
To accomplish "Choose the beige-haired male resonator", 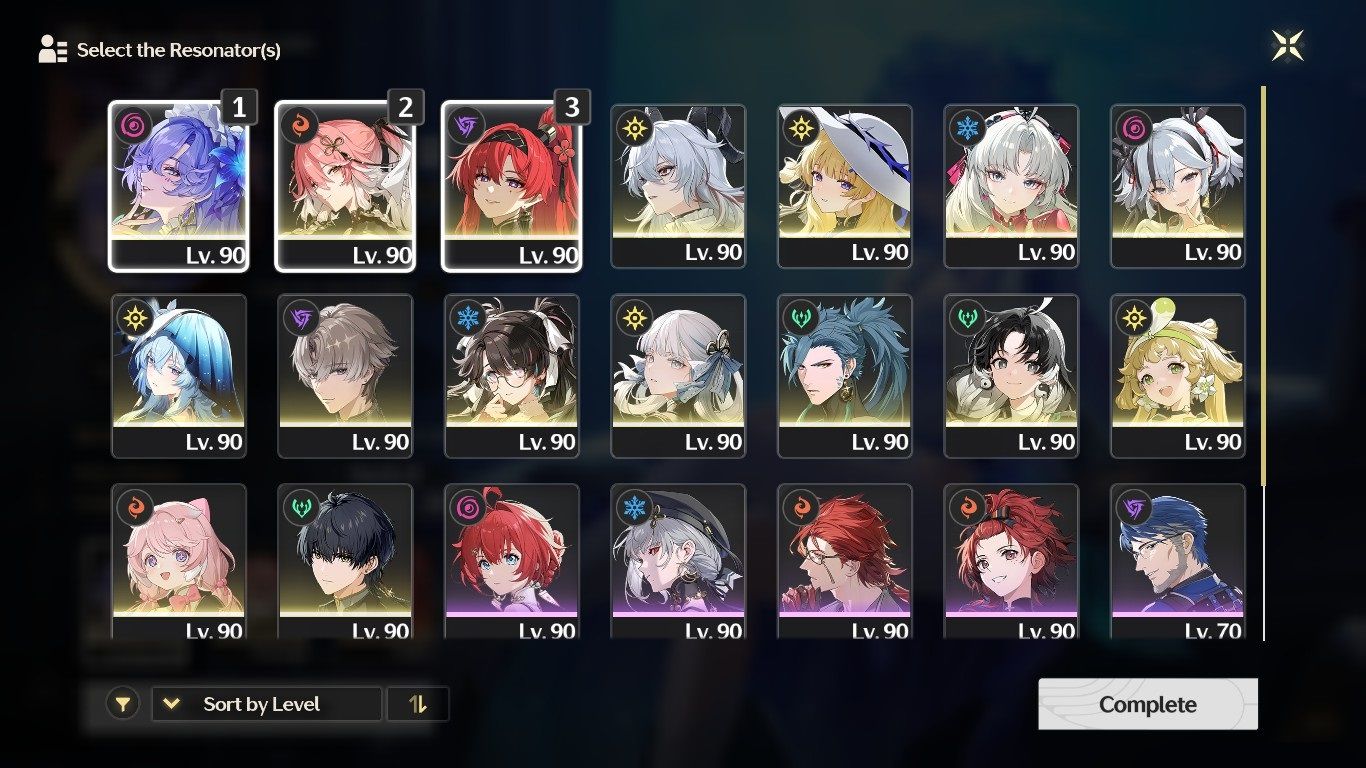I will pos(345,376).
